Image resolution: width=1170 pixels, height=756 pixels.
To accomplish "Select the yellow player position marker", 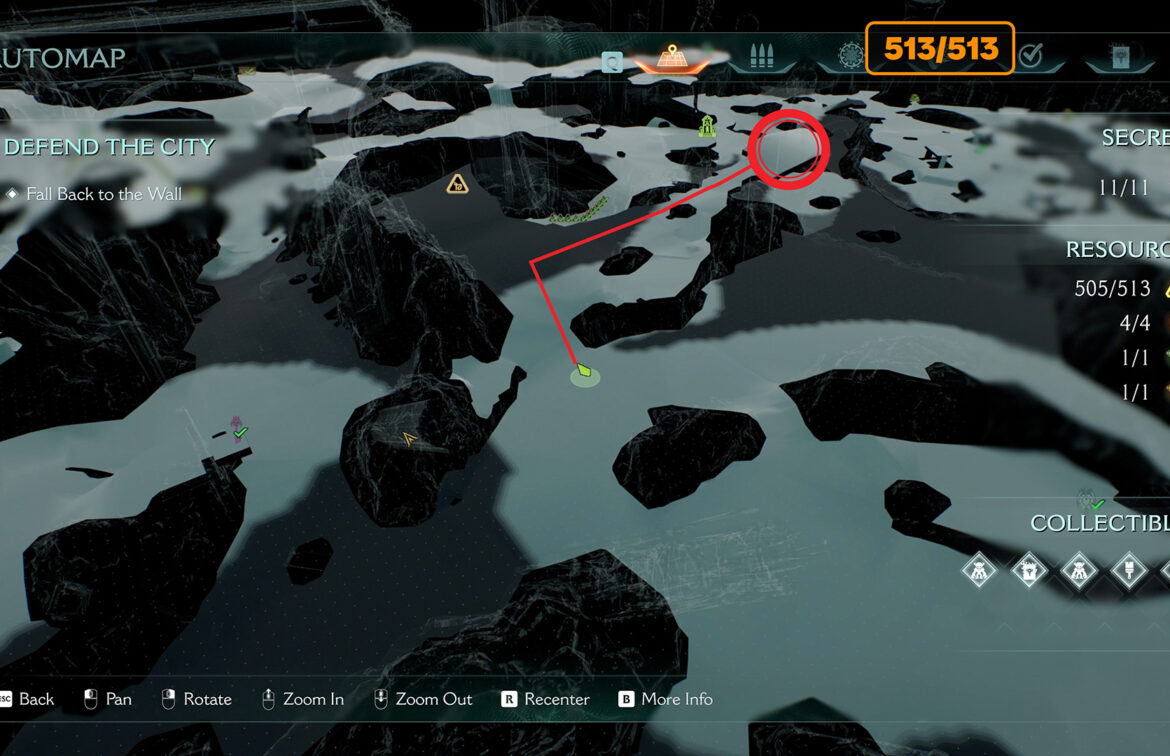I will coord(584,372).
